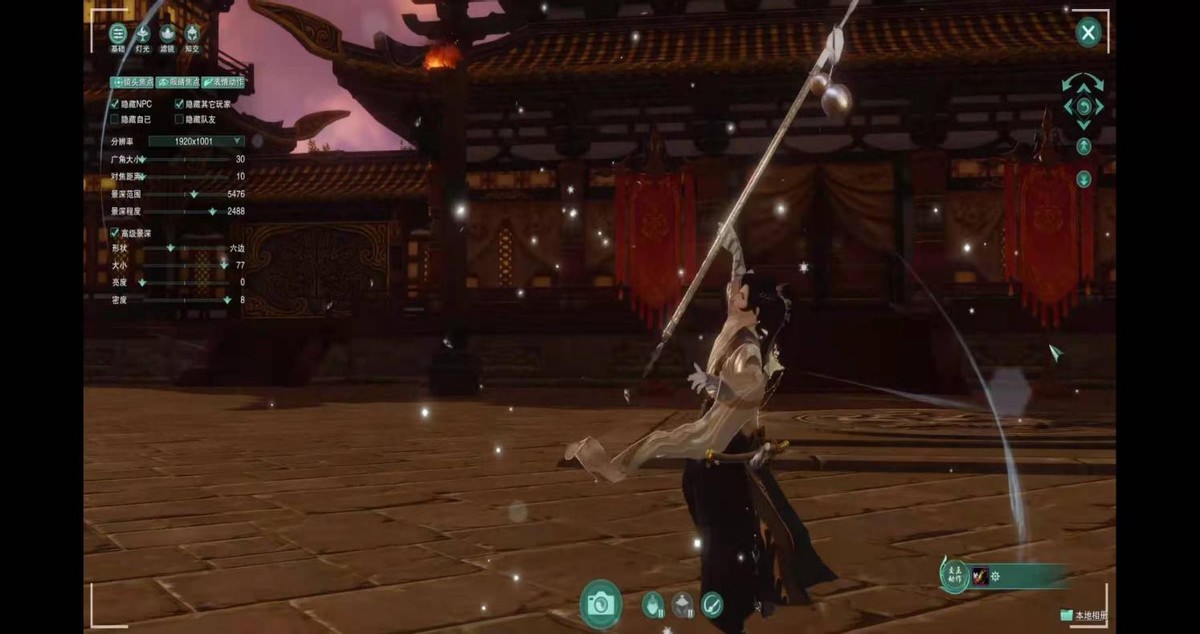This screenshot has height=634, width=1200.
Task: Switch to the 灯光 lighting tab
Action: (x=142, y=37)
